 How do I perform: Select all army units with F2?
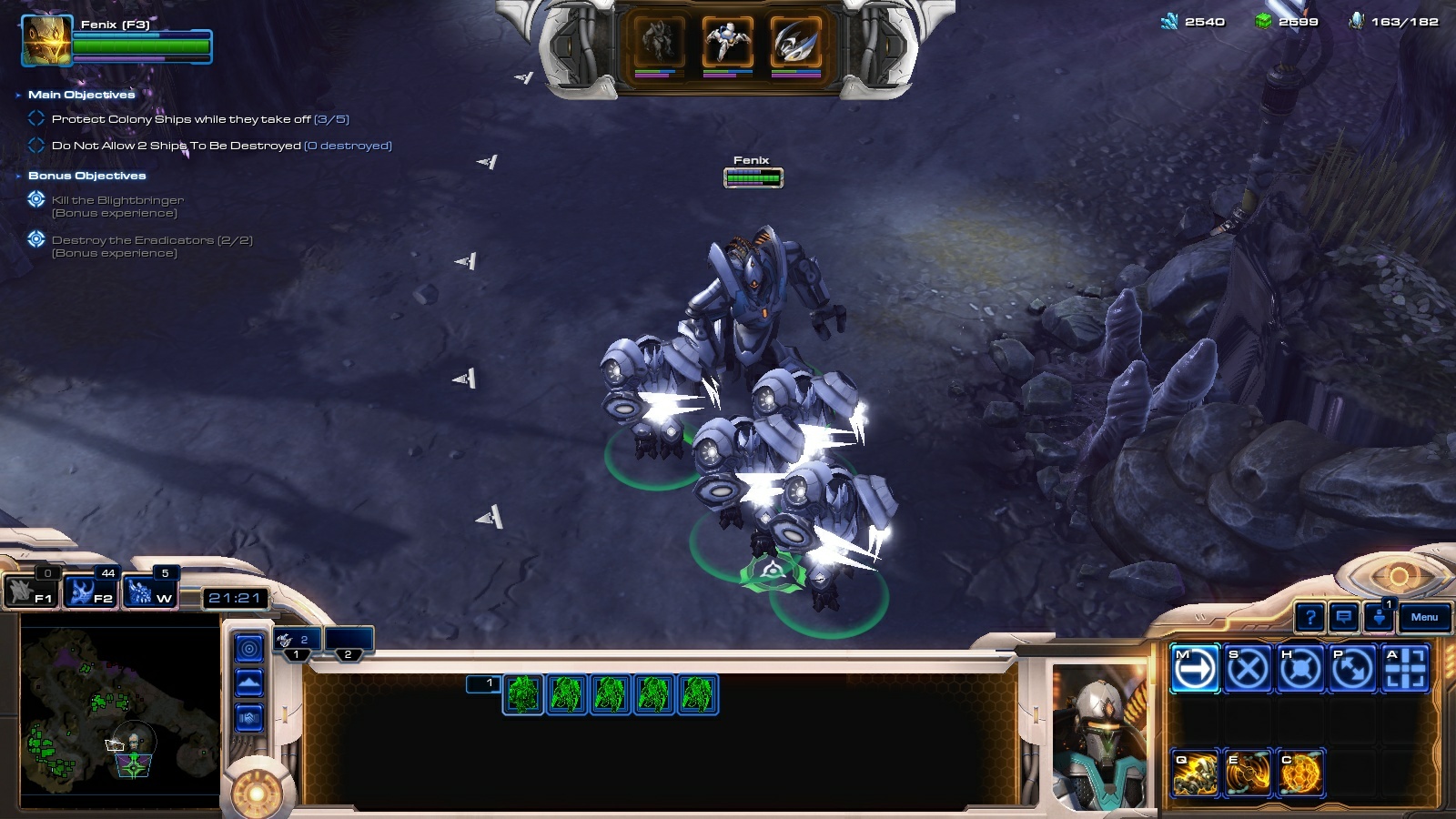pos(91,592)
